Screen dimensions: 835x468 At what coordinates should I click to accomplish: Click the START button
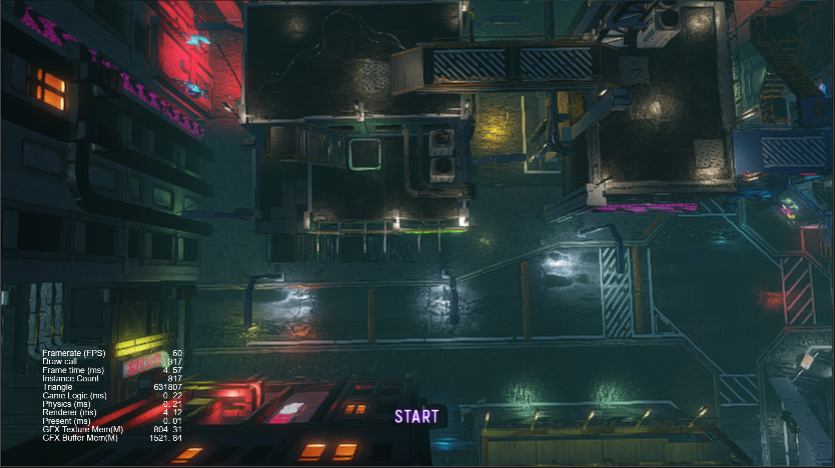[x=416, y=416]
